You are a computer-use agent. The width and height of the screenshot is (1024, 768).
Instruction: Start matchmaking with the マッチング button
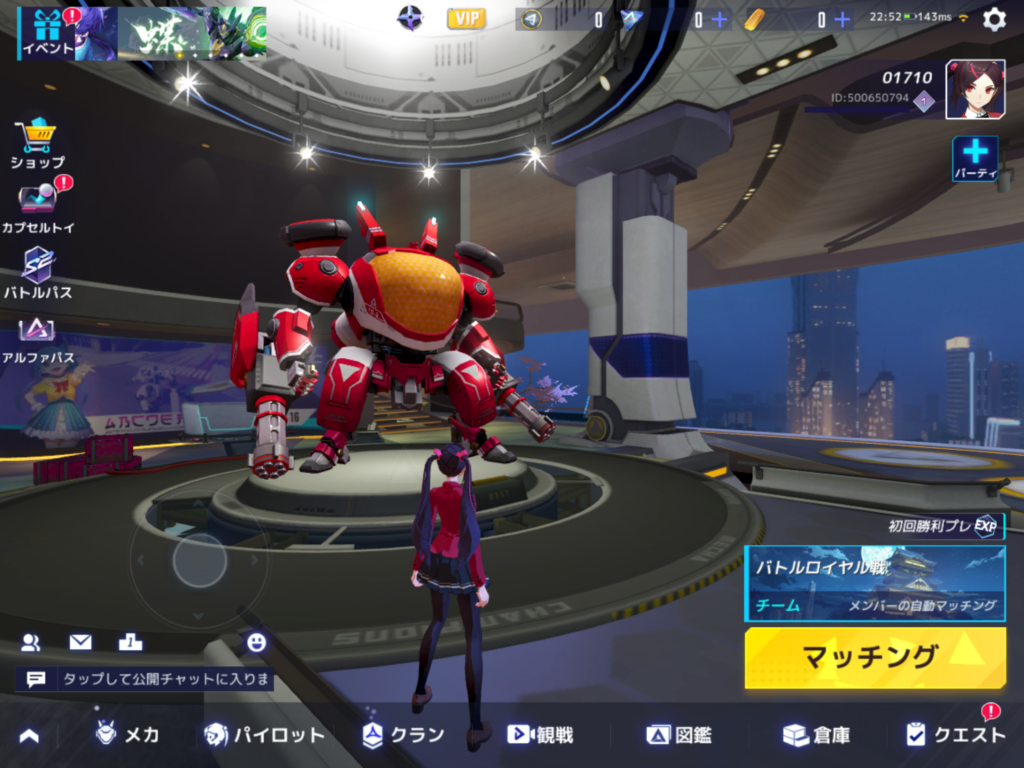pyautogui.click(x=875, y=657)
